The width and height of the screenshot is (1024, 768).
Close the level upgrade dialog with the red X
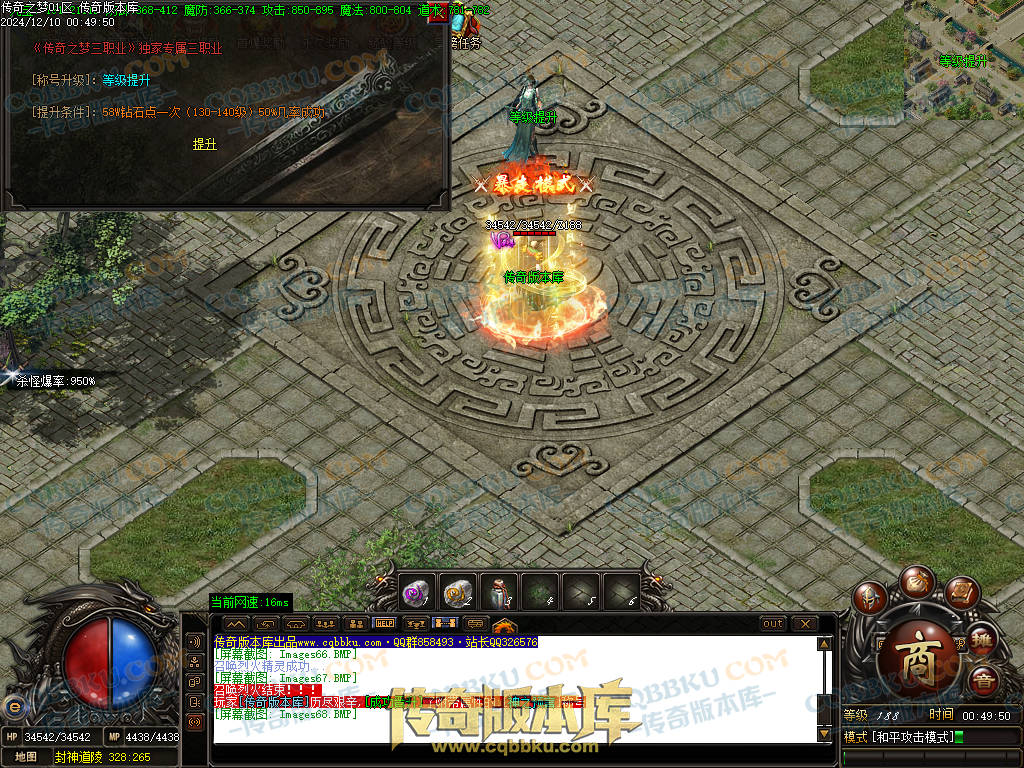tap(437, 14)
